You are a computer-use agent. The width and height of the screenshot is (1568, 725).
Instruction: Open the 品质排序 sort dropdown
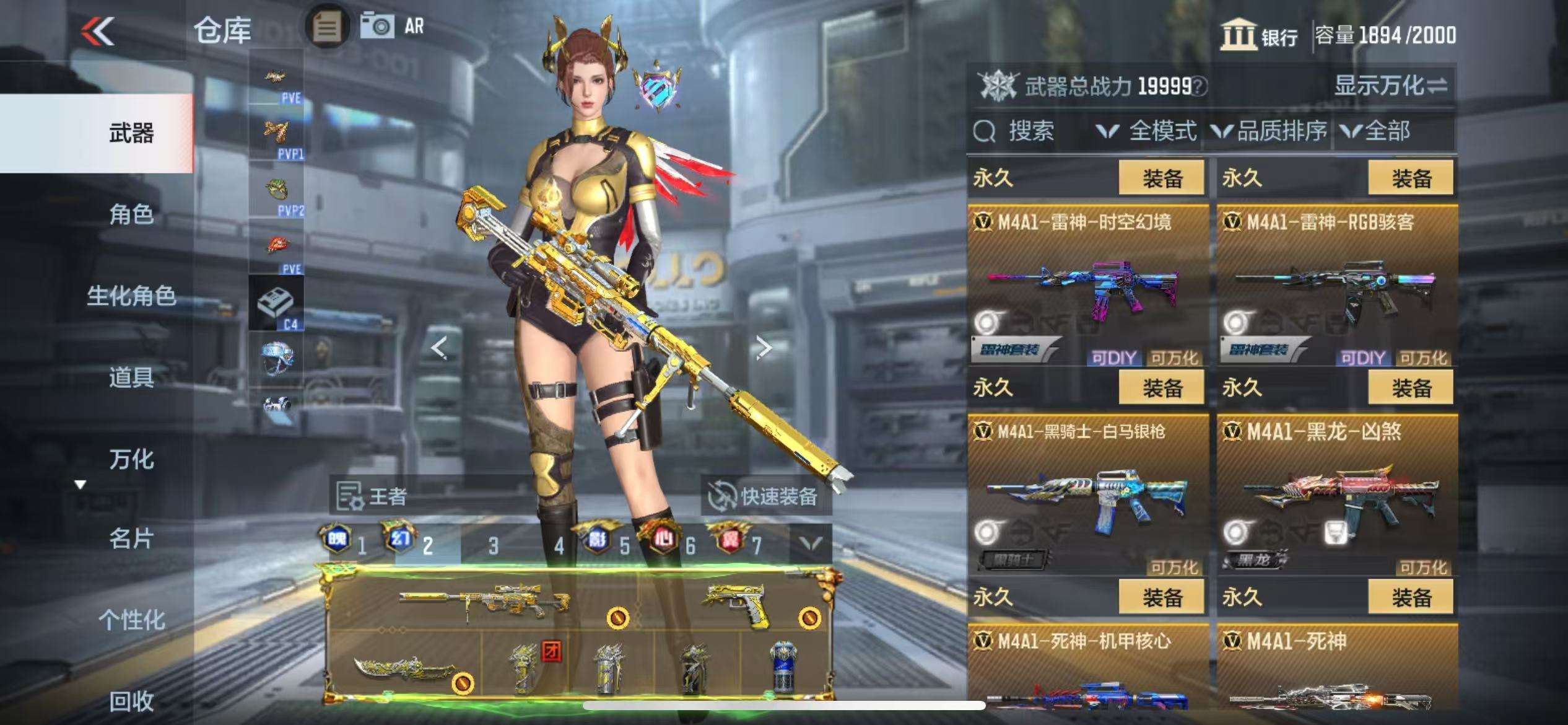tap(1268, 131)
